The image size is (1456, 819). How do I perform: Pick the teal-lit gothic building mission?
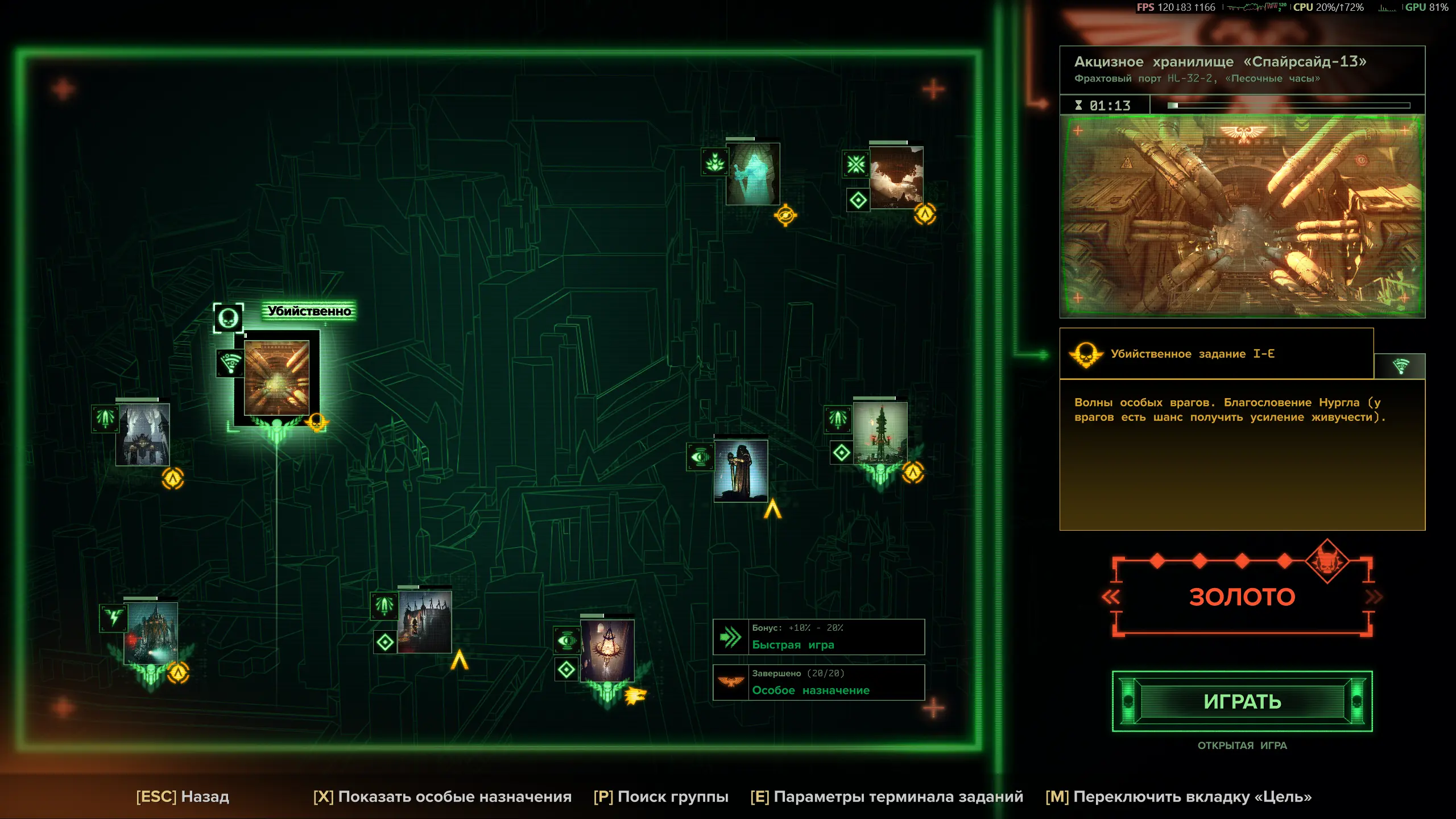click(151, 634)
